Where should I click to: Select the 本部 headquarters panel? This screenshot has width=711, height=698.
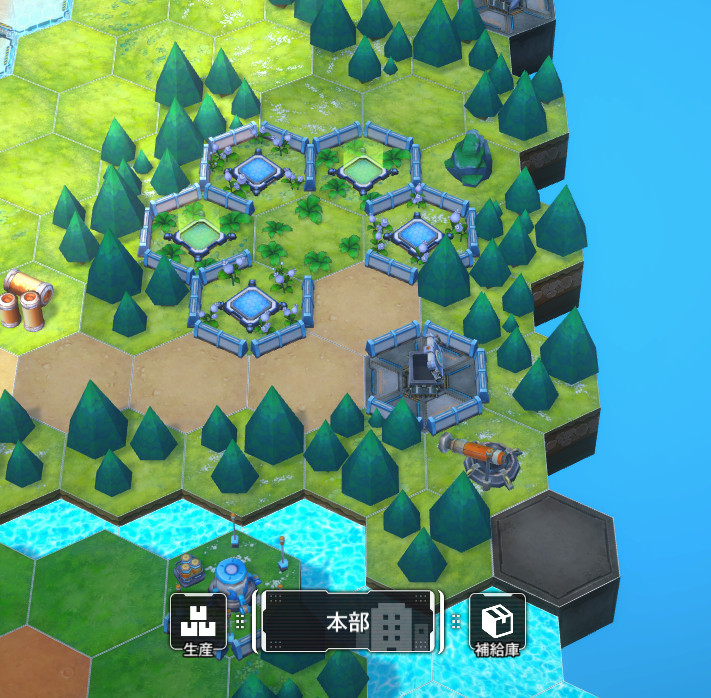click(x=348, y=622)
